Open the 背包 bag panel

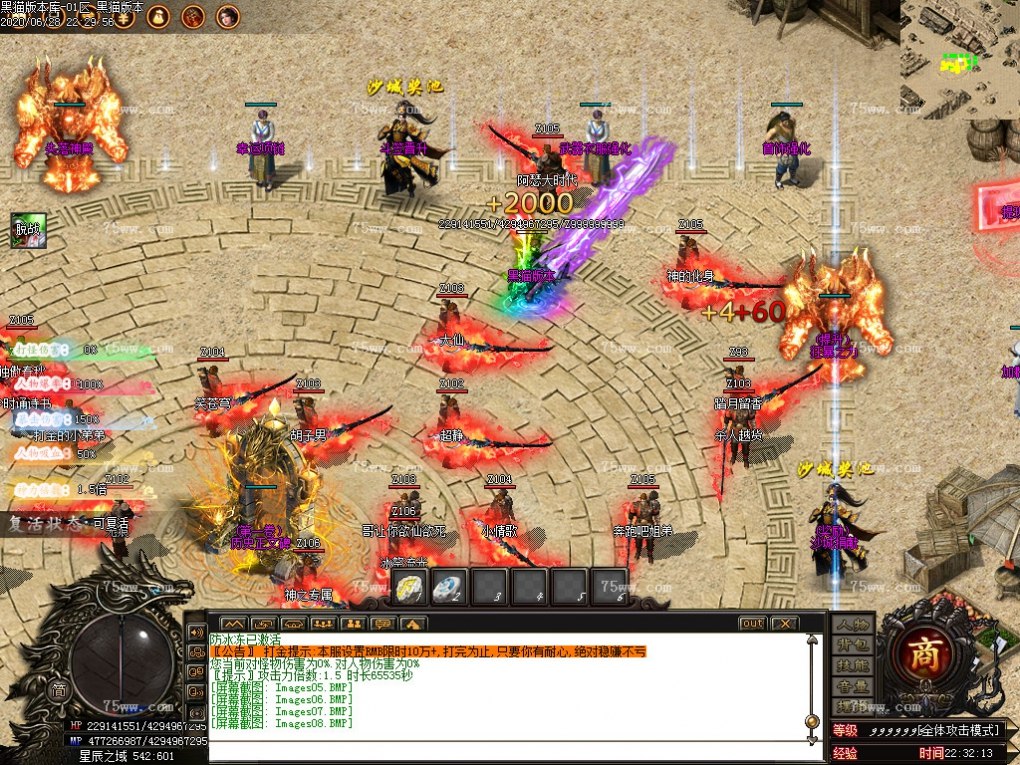(851, 645)
